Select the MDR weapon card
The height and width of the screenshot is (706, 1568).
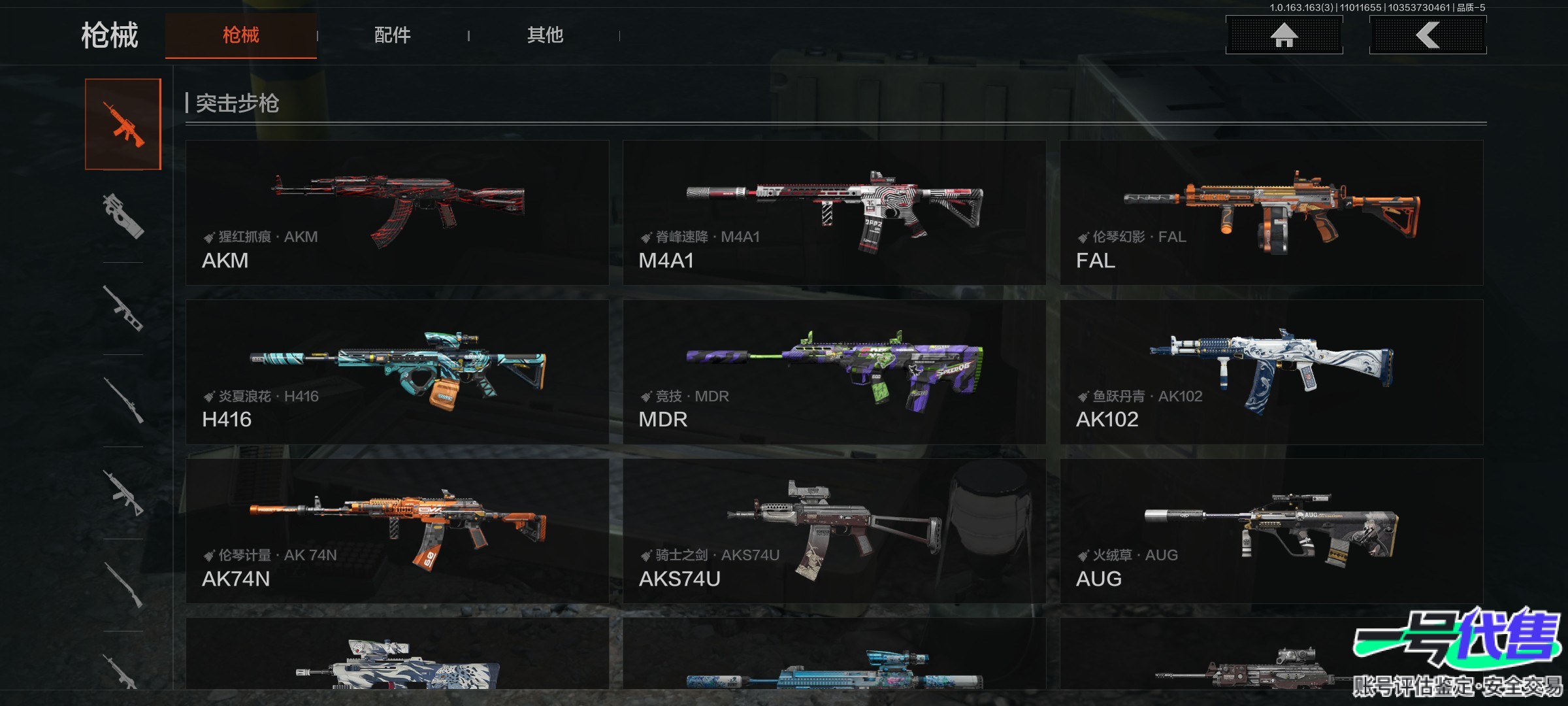pyautogui.click(x=834, y=372)
